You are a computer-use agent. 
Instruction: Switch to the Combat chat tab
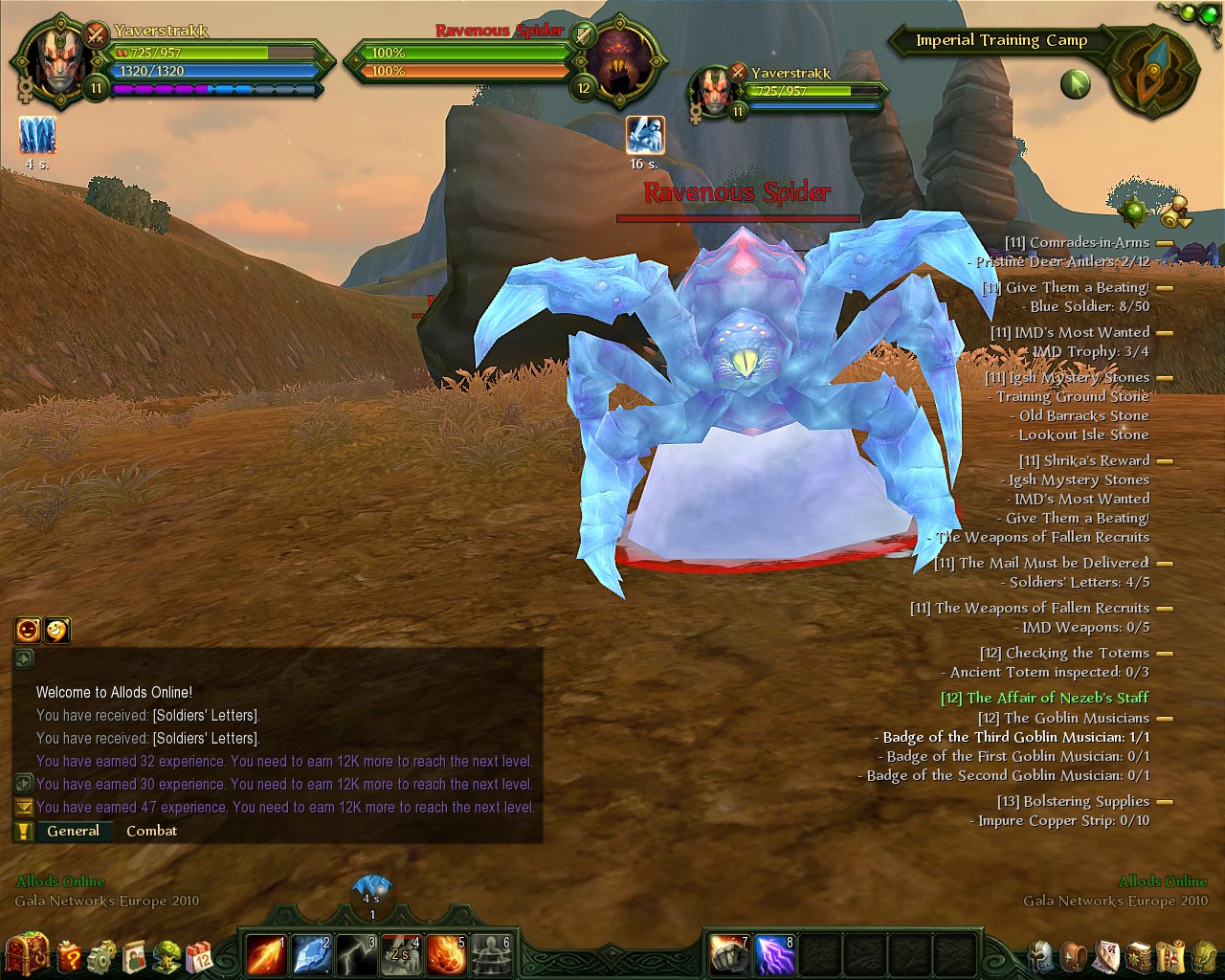pyautogui.click(x=151, y=831)
